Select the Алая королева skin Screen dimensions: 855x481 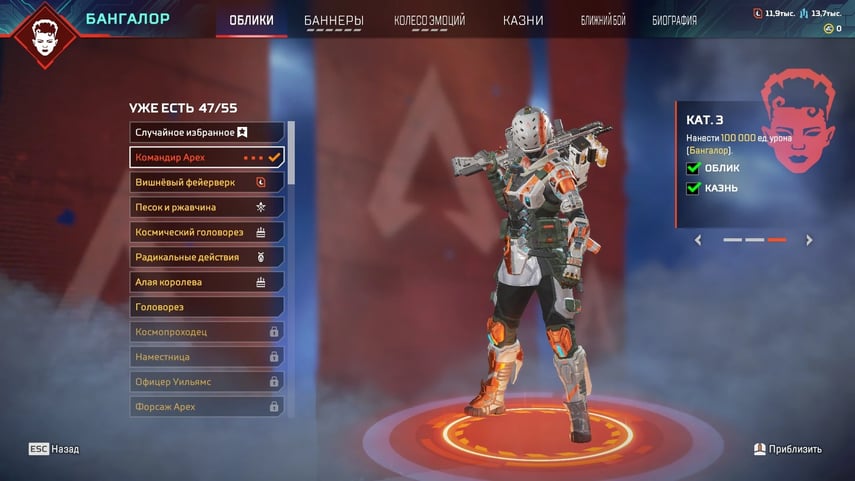coord(207,282)
